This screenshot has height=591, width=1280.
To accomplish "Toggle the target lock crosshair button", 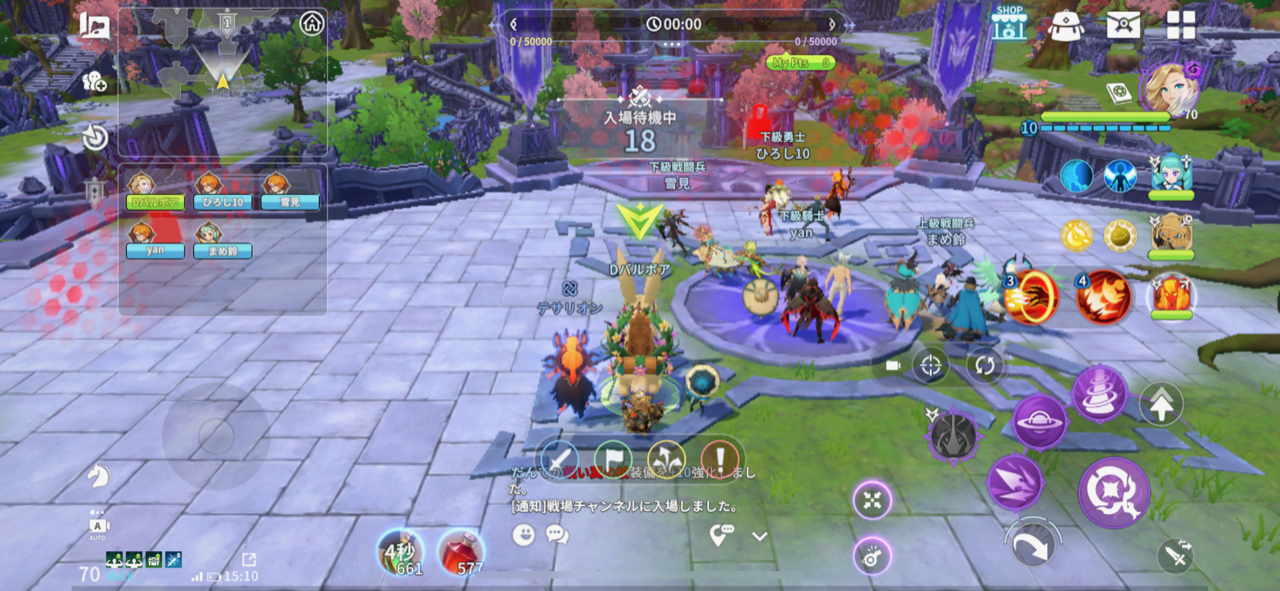I will click(930, 366).
